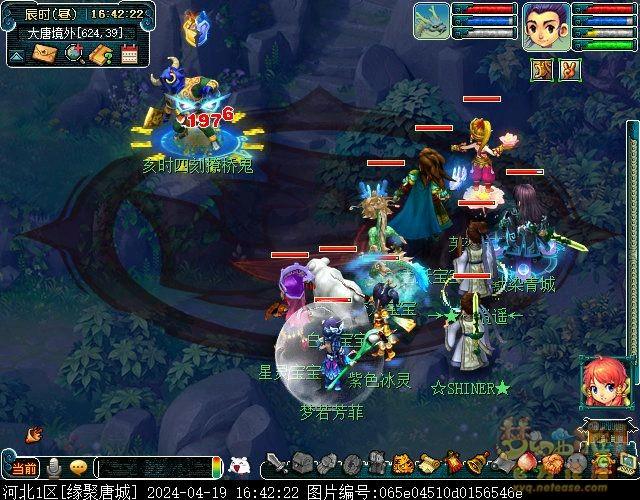Open the magnifier globe map search

(x=74, y=54)
